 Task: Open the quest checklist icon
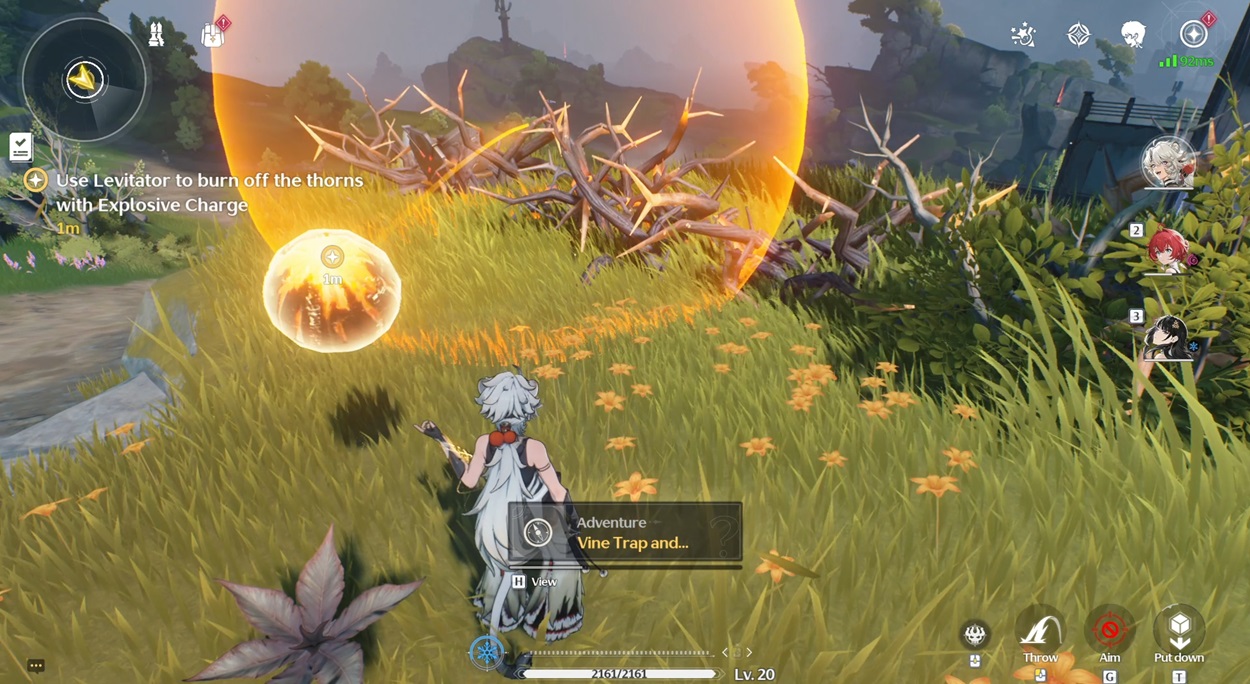(x=20, y=147)
